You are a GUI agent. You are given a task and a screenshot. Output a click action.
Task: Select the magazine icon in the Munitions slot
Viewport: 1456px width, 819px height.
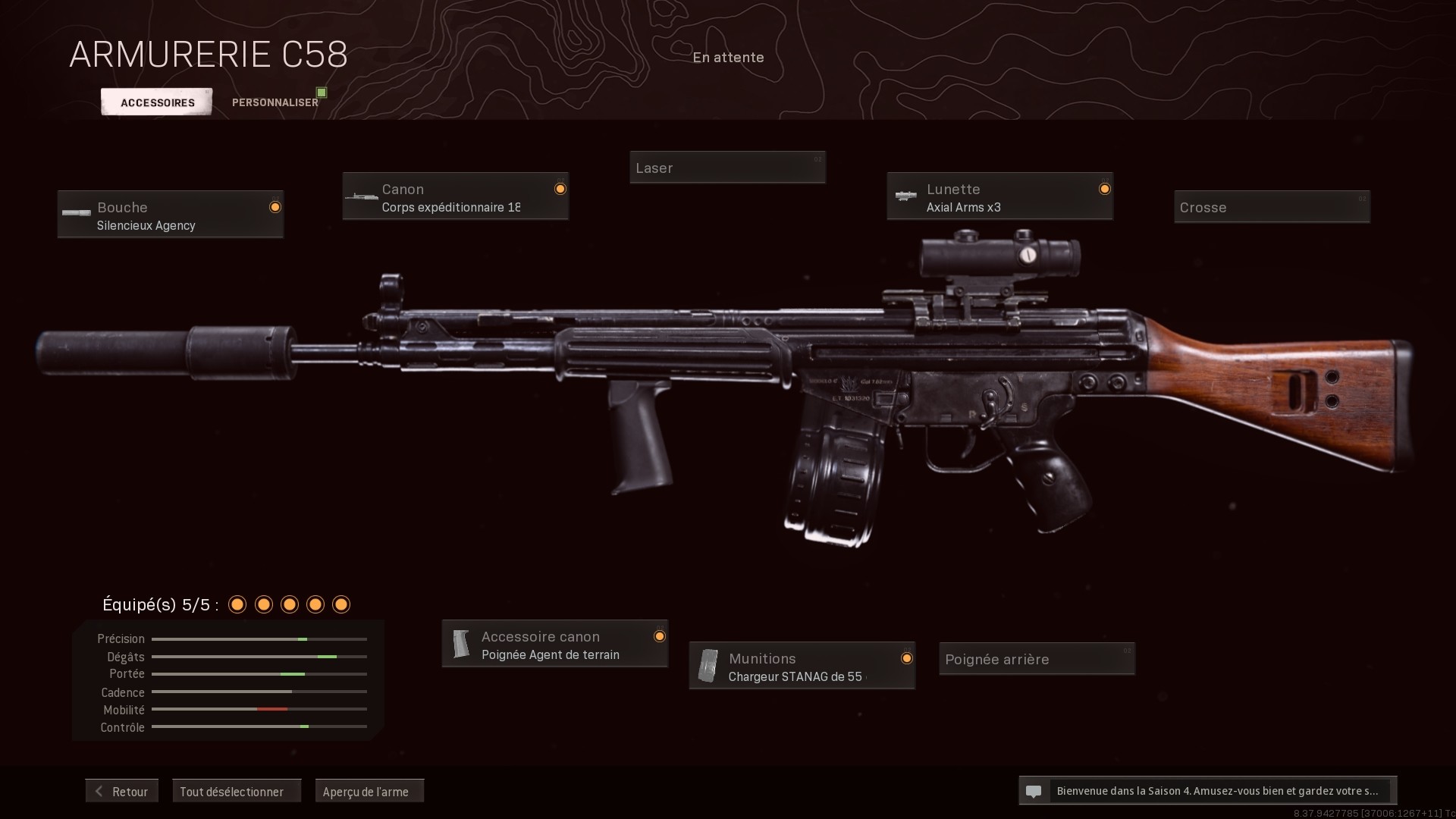(x=708, y=666)
